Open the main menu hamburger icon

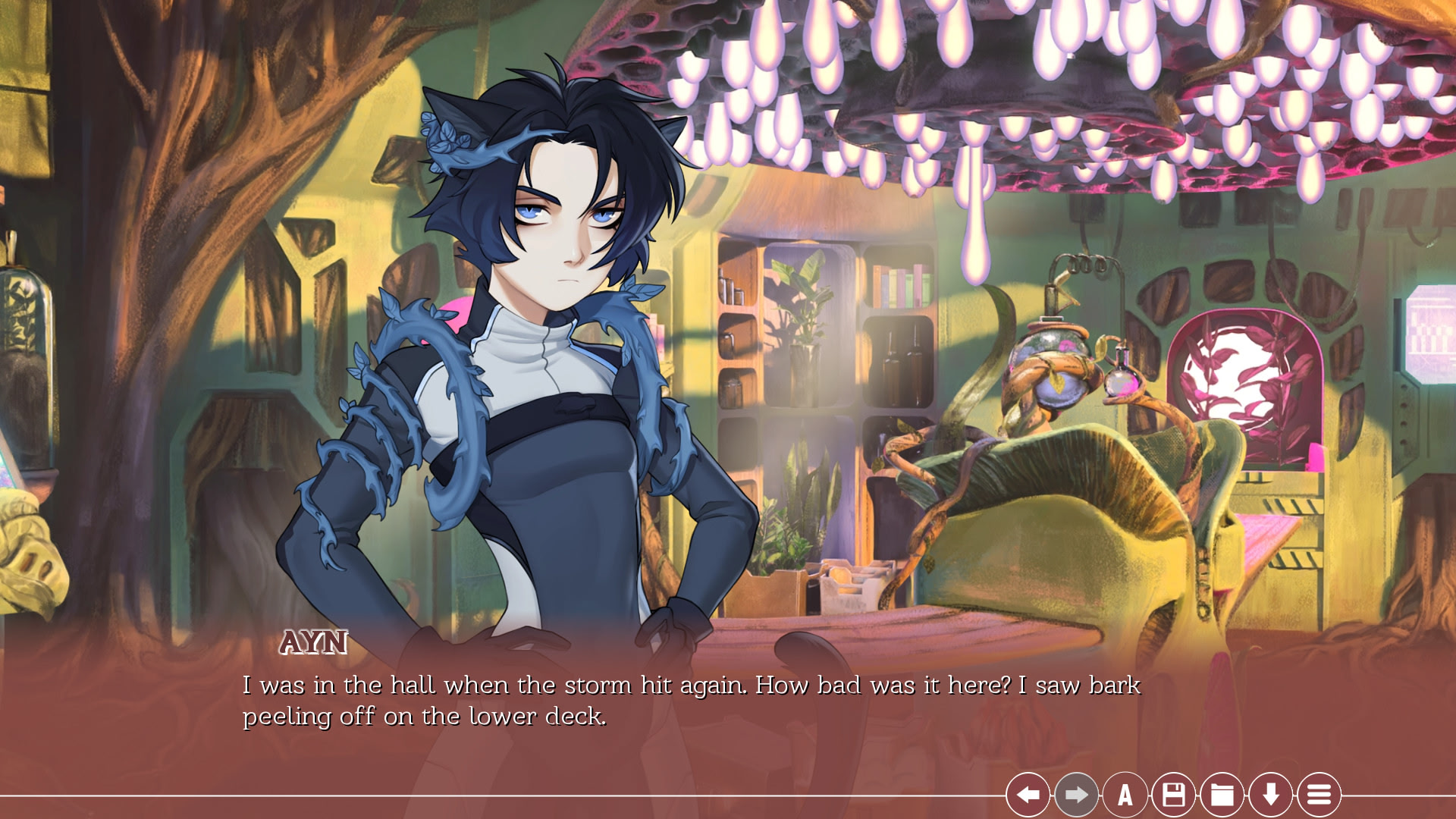click(x=1319, y=795)
